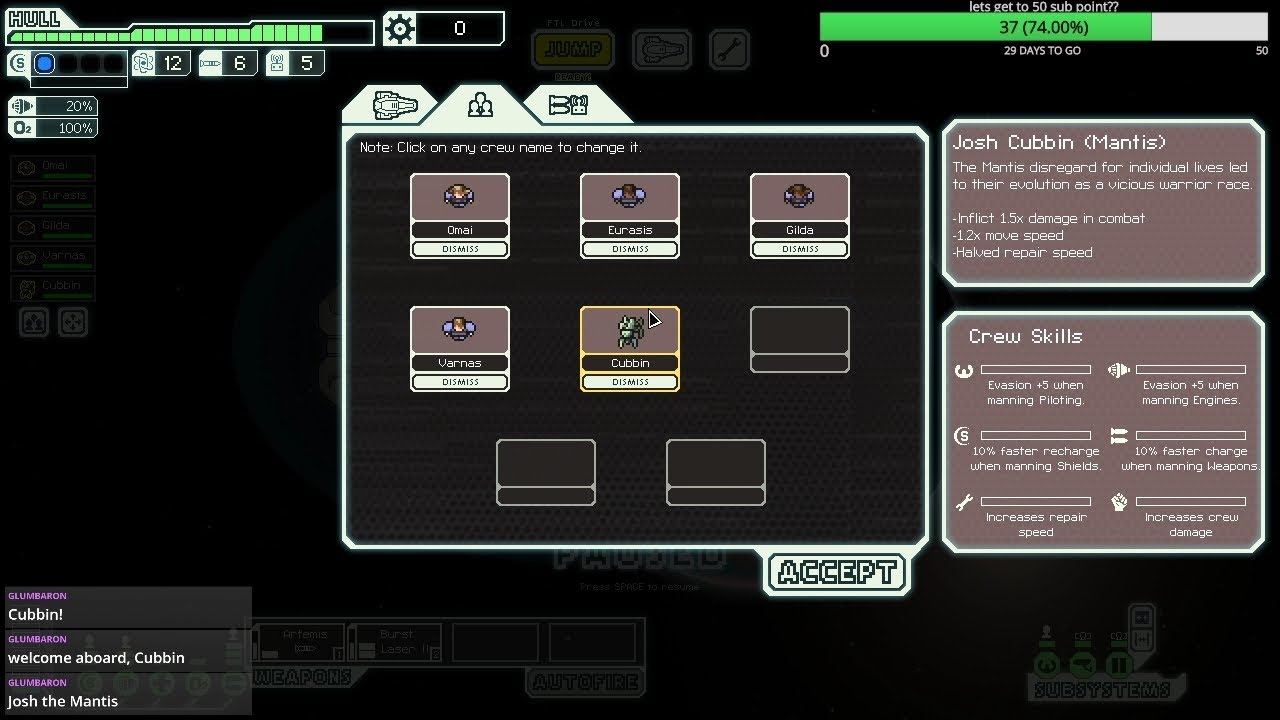Dismiss crew member Omai
The height and width of the screenshot is (720, 1280).
pos(460,249)
